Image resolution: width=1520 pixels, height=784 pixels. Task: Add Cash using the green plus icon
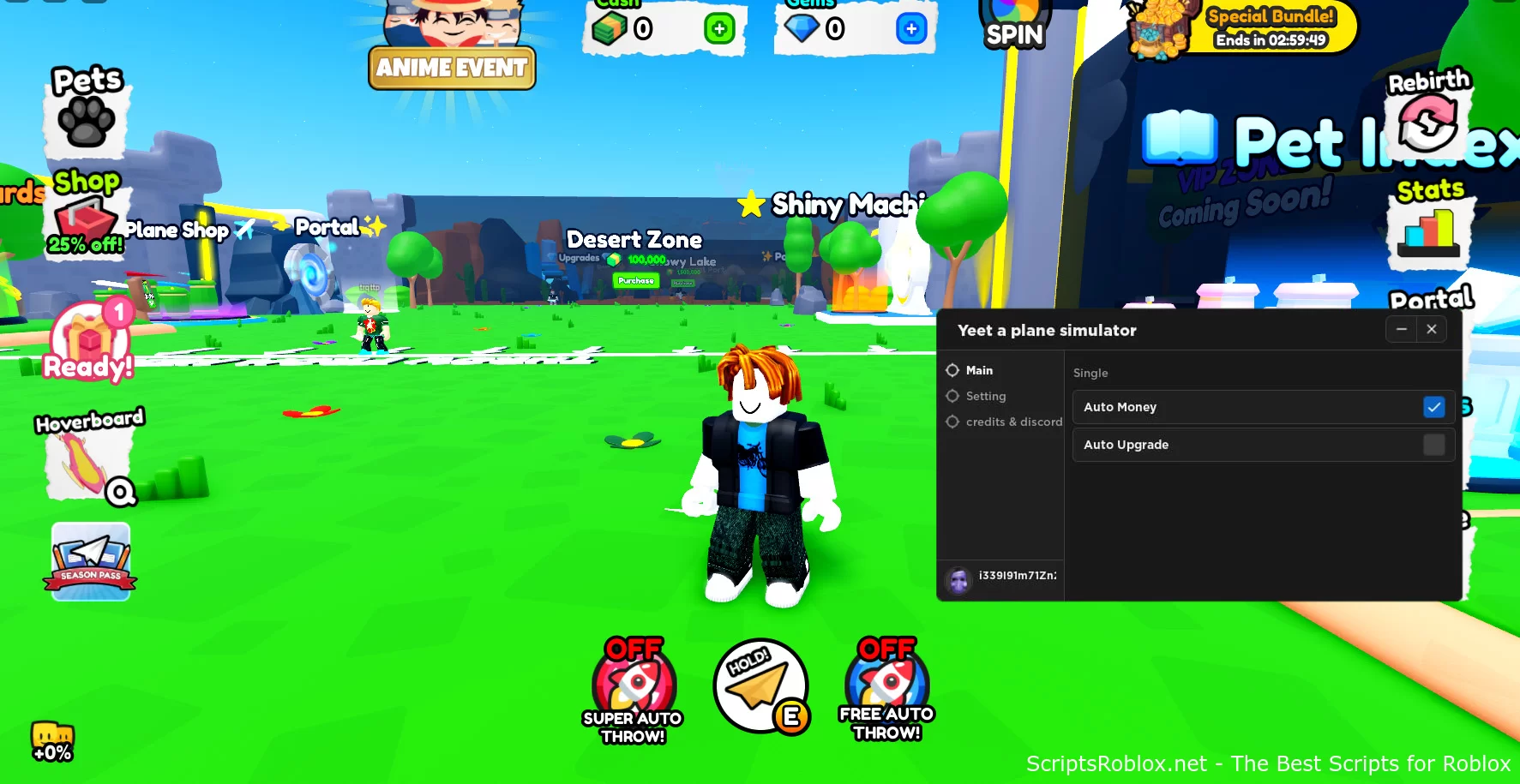[720, 29]
